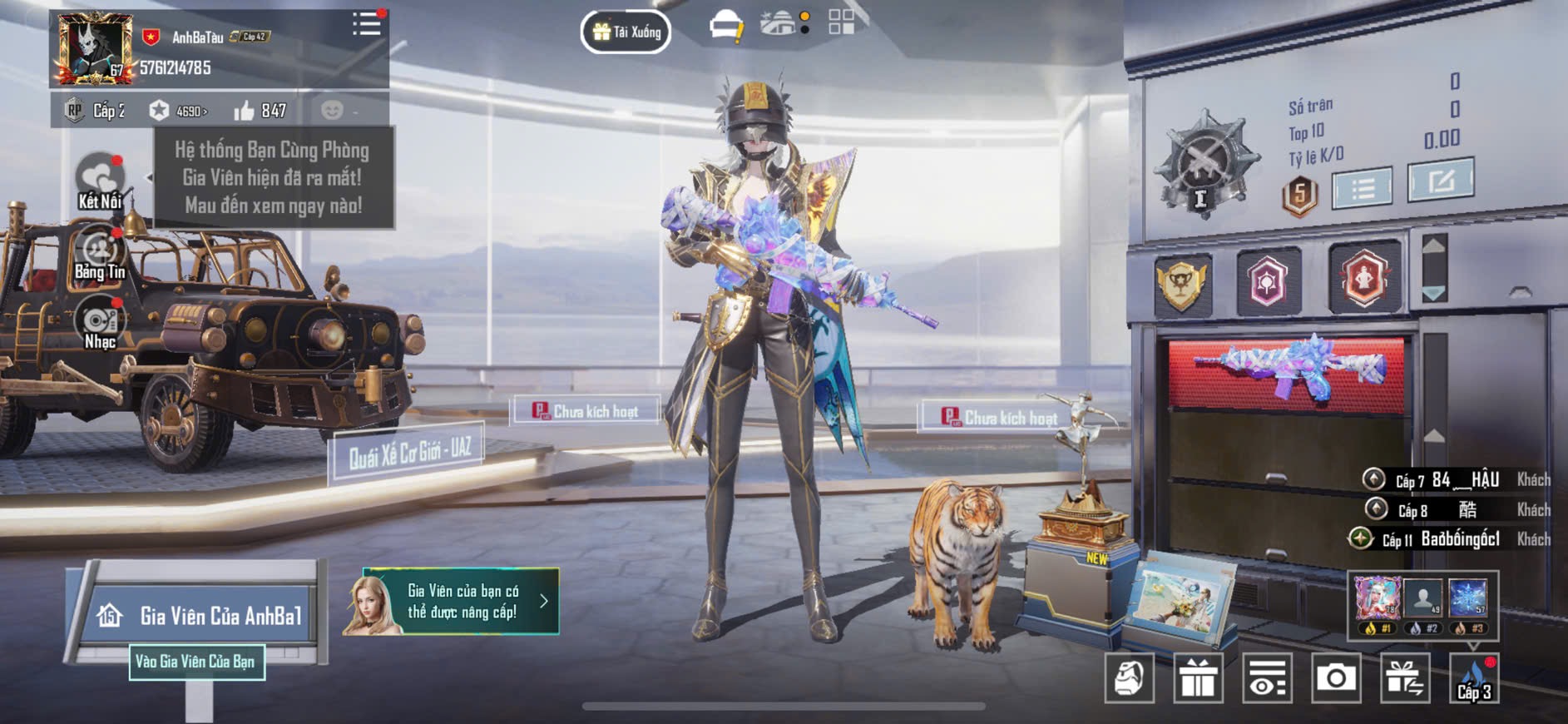Open the eye list visibility button
Image resolution: width=1568 pixels, height=724 pixels.
pyautogui.click(x=1267, y=678)
